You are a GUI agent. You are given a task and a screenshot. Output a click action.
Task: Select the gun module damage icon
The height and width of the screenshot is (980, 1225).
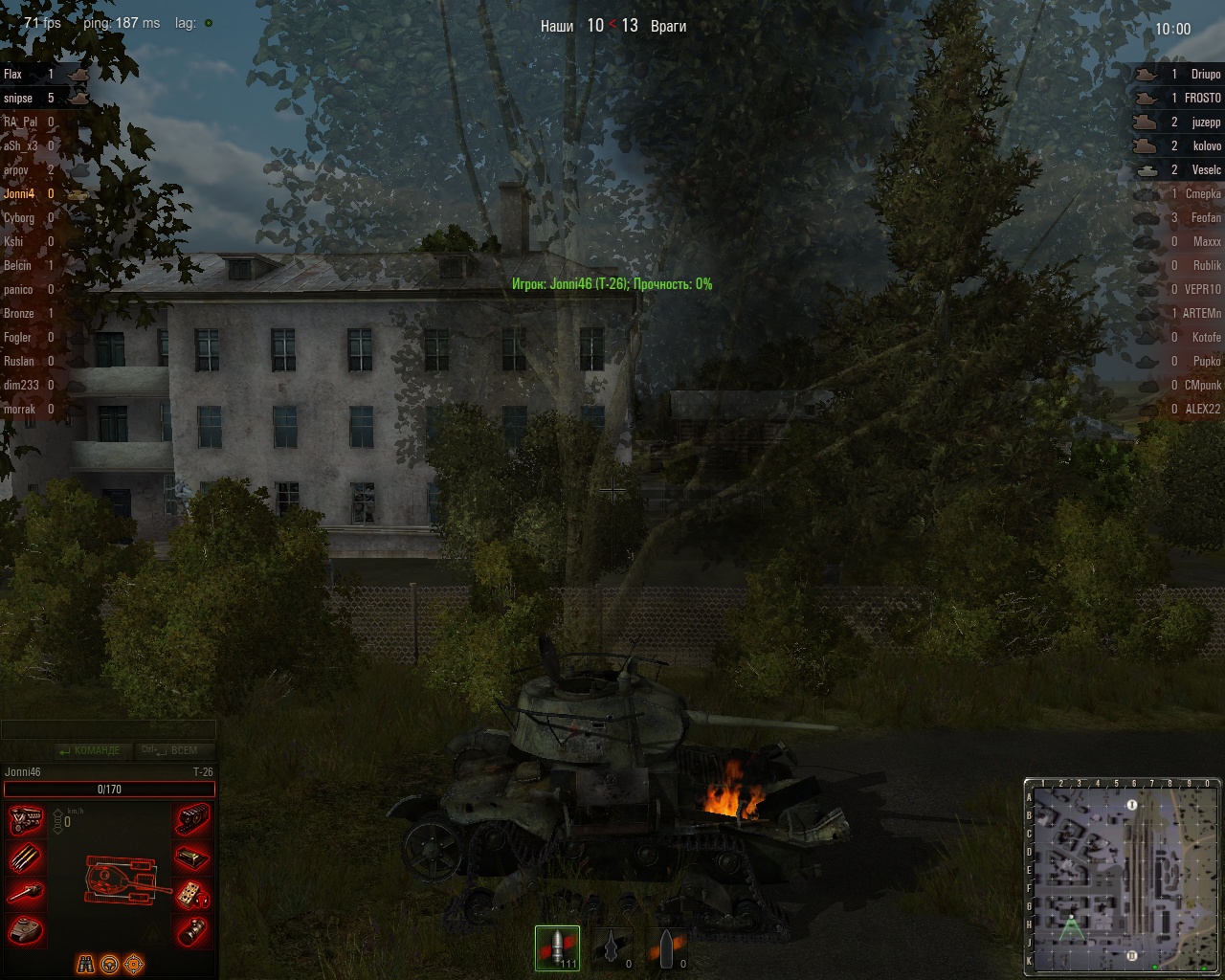(26, 894)
